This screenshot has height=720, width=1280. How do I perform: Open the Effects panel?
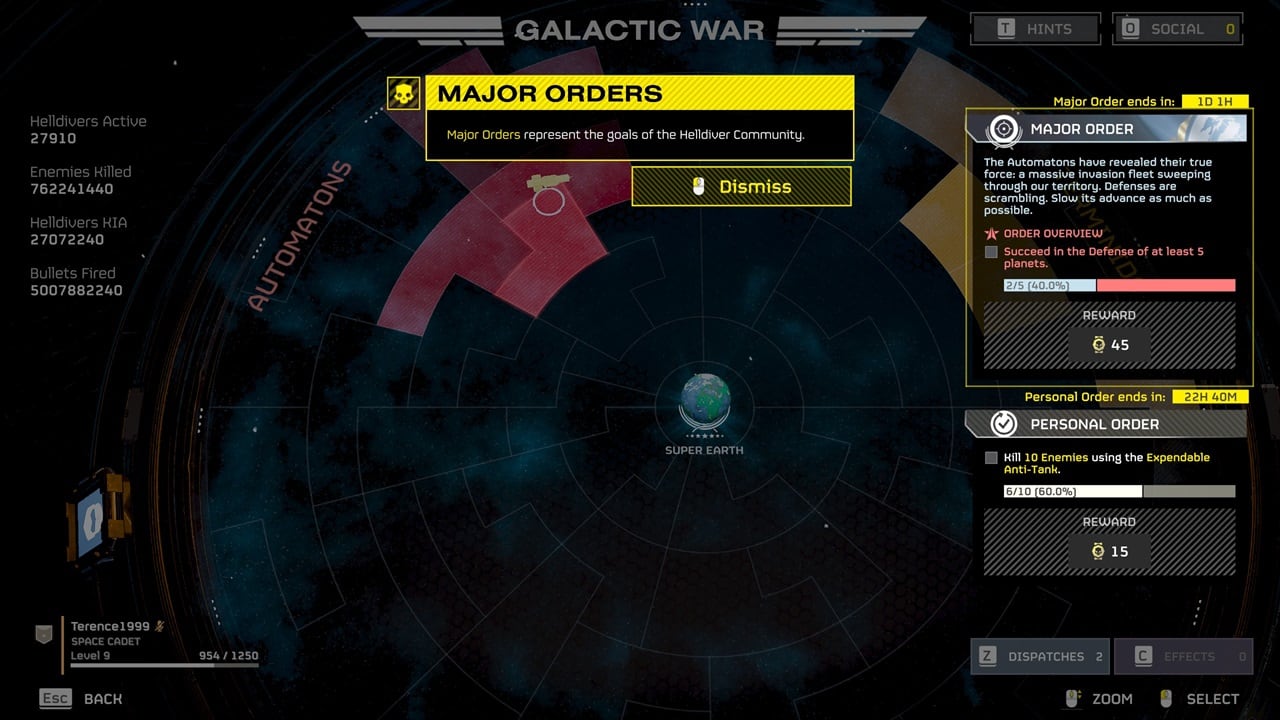point(1183,656)
